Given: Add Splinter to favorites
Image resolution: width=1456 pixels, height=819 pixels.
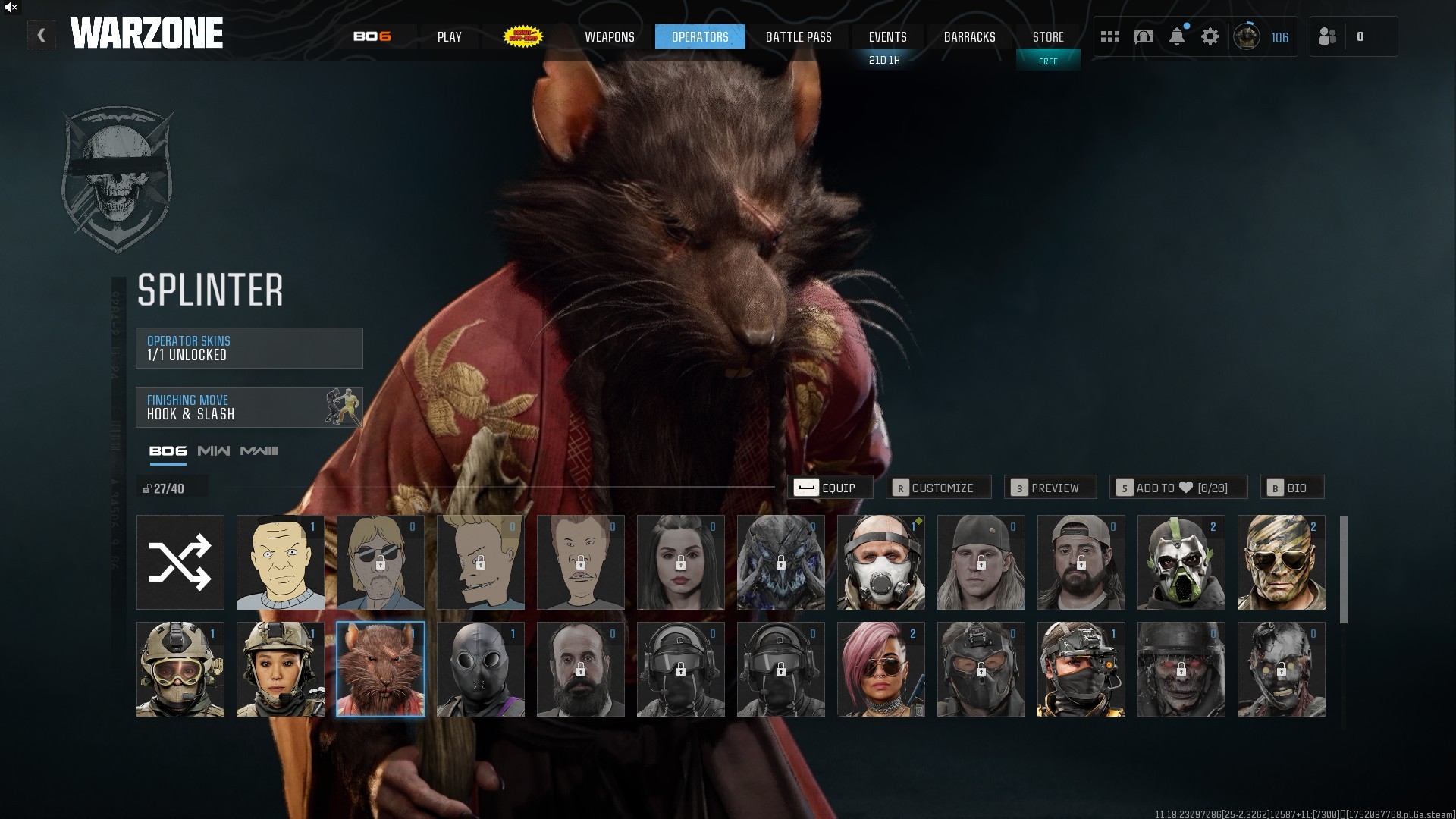Looking at the screenshot, I should pyautogui.click(x=1178, y=488).
